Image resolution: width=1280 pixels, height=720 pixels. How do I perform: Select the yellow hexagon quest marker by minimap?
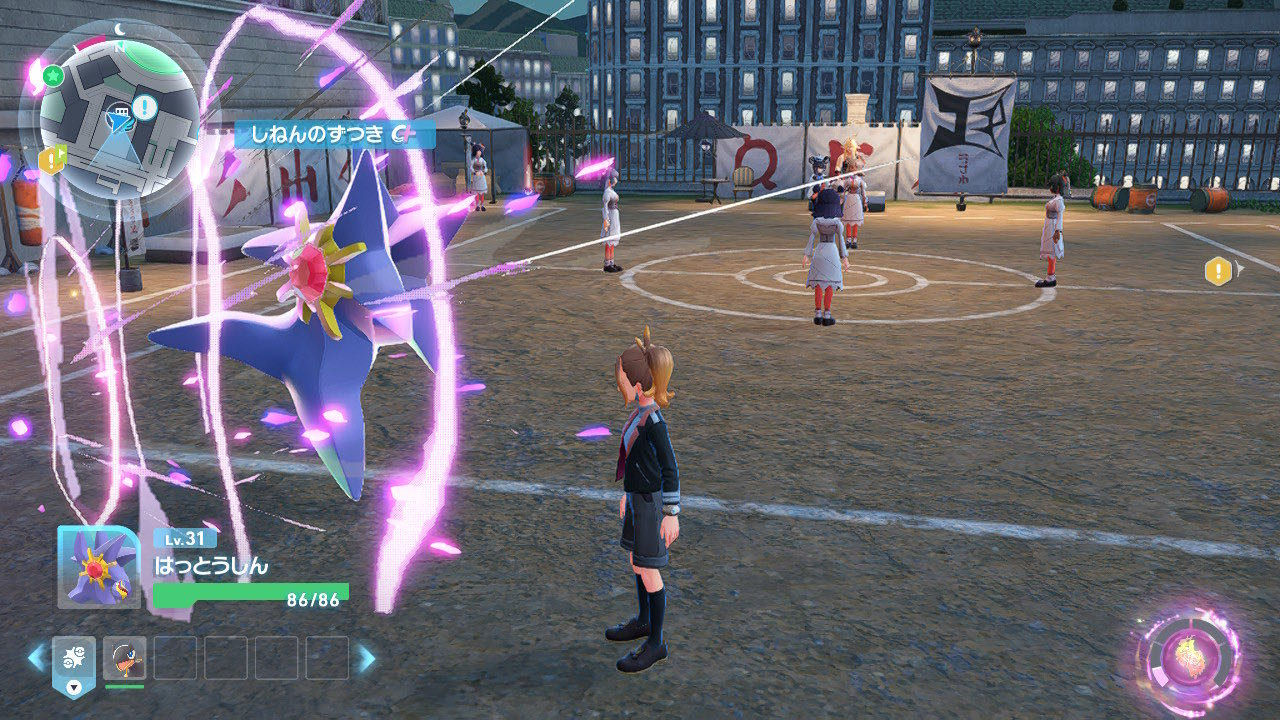point(51,158)
